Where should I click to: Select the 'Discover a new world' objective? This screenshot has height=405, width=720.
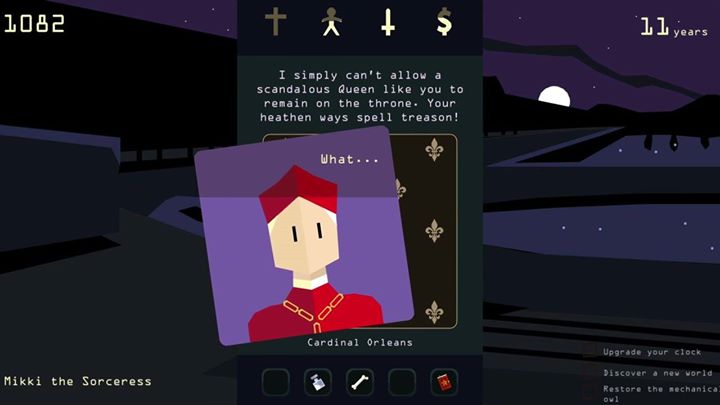point(652,372)
